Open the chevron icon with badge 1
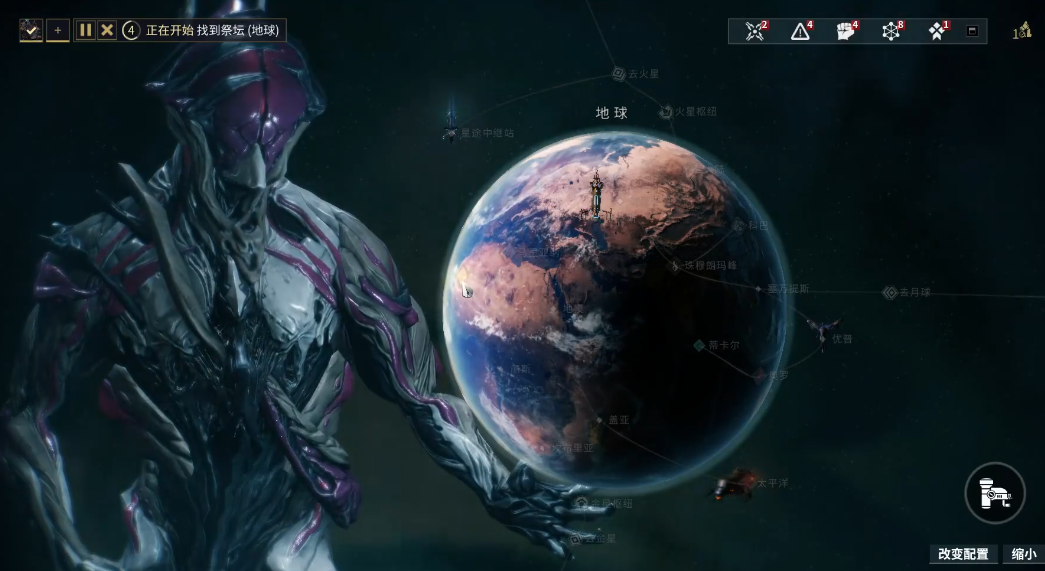 point(937,31)
